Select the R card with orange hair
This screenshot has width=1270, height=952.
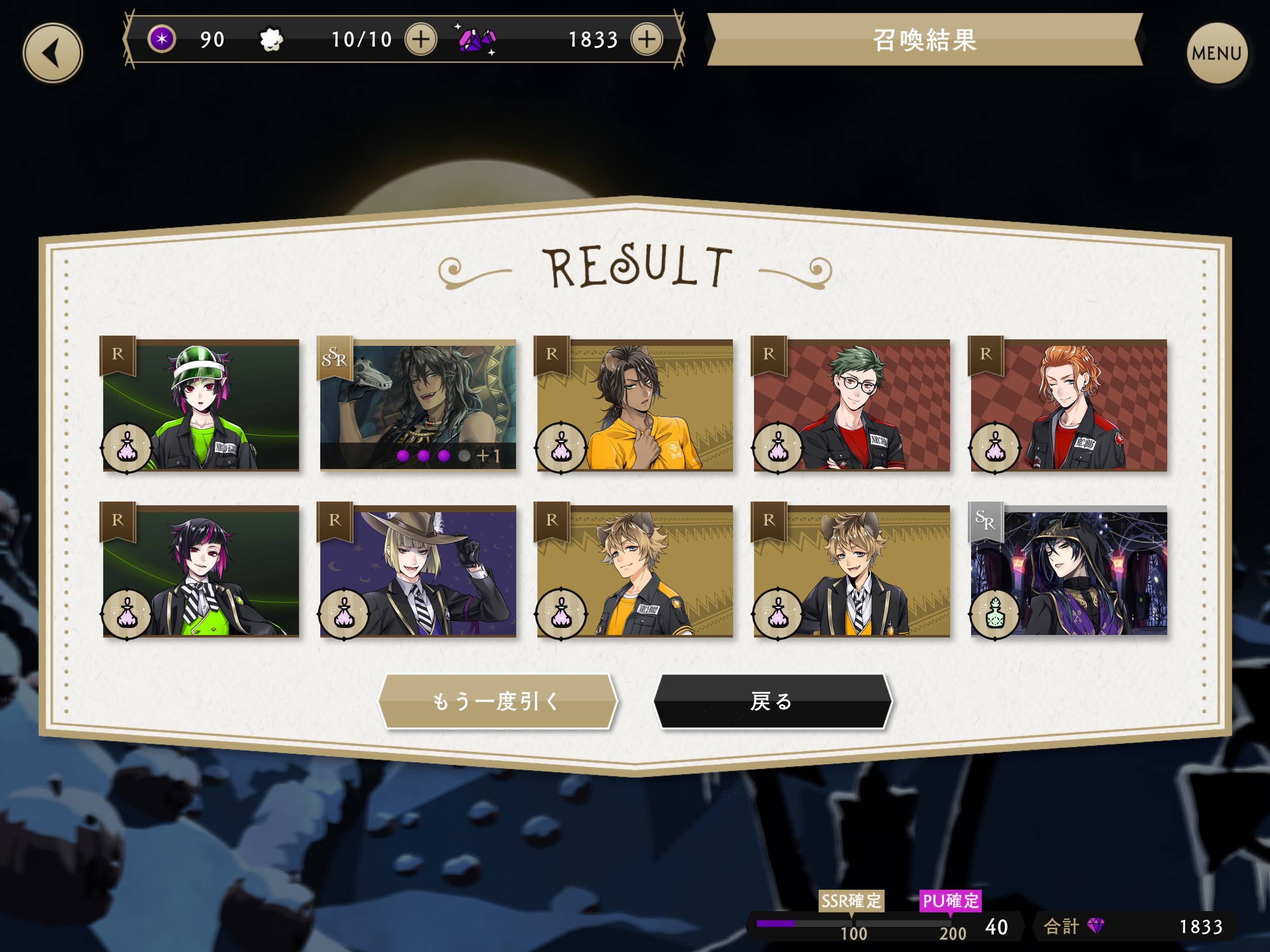click(1068, 405)
